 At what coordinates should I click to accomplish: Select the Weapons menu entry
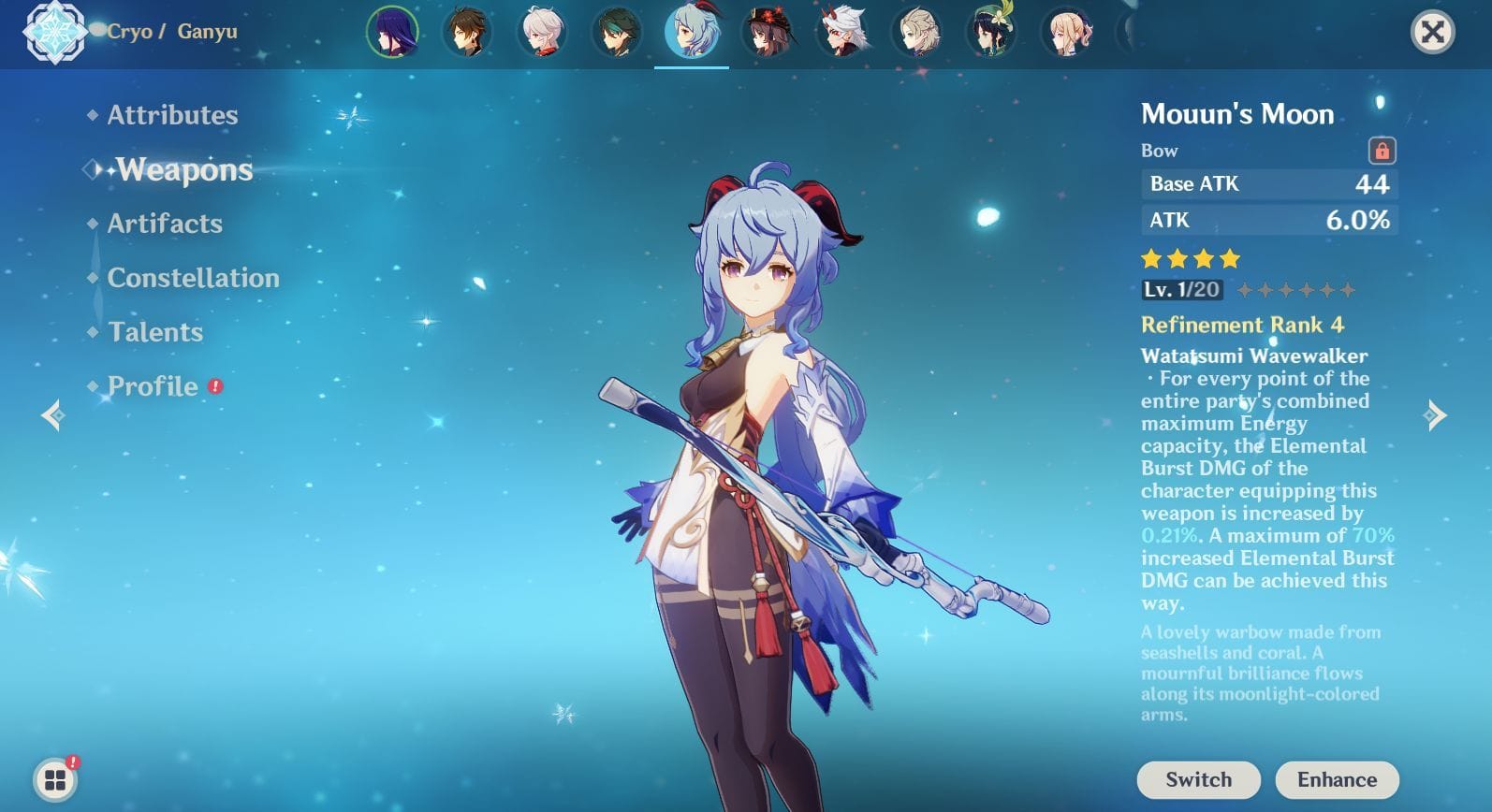[184, 169]
